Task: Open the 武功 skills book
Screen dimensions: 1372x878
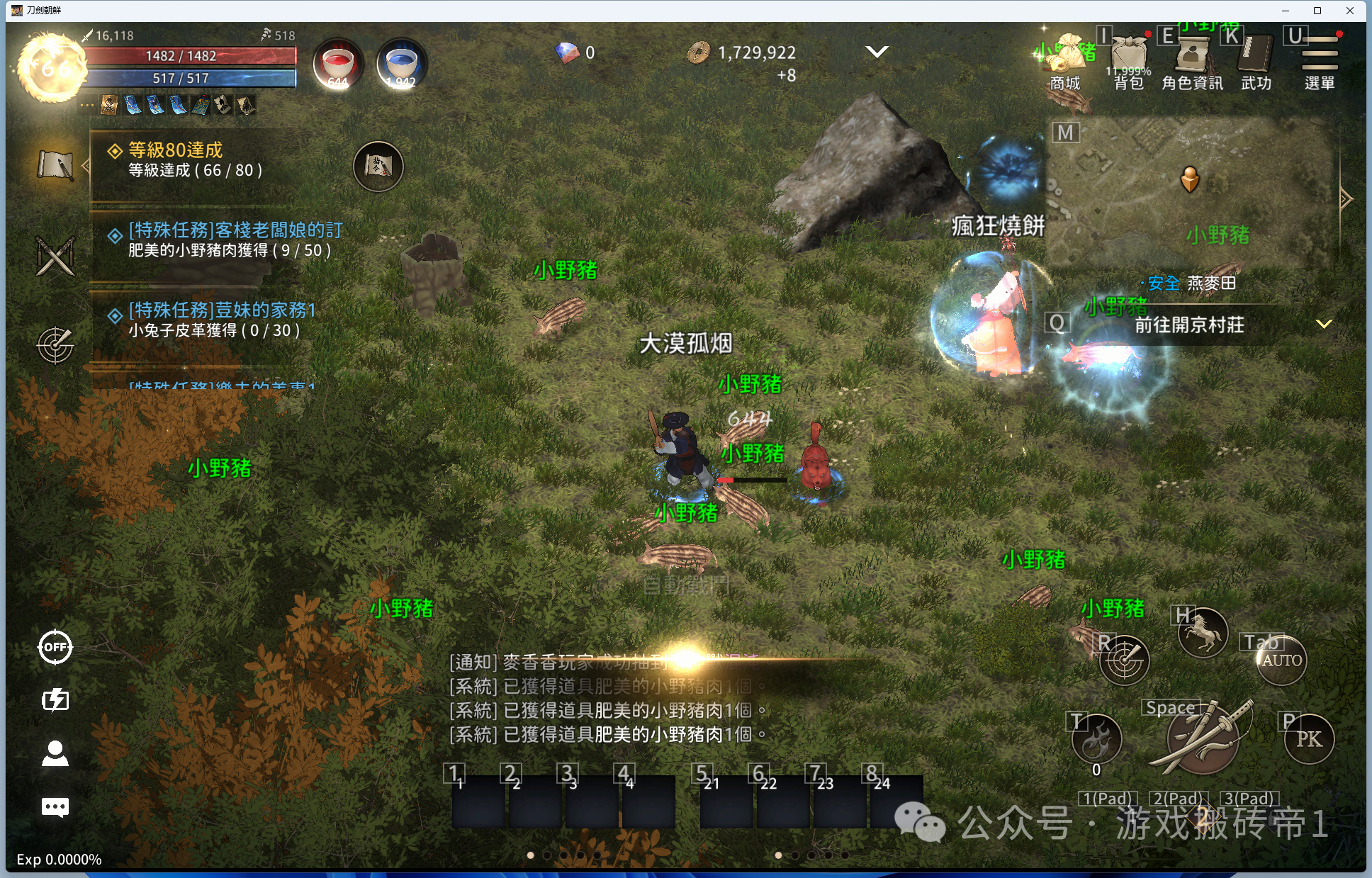Action: click(1256, 62)
